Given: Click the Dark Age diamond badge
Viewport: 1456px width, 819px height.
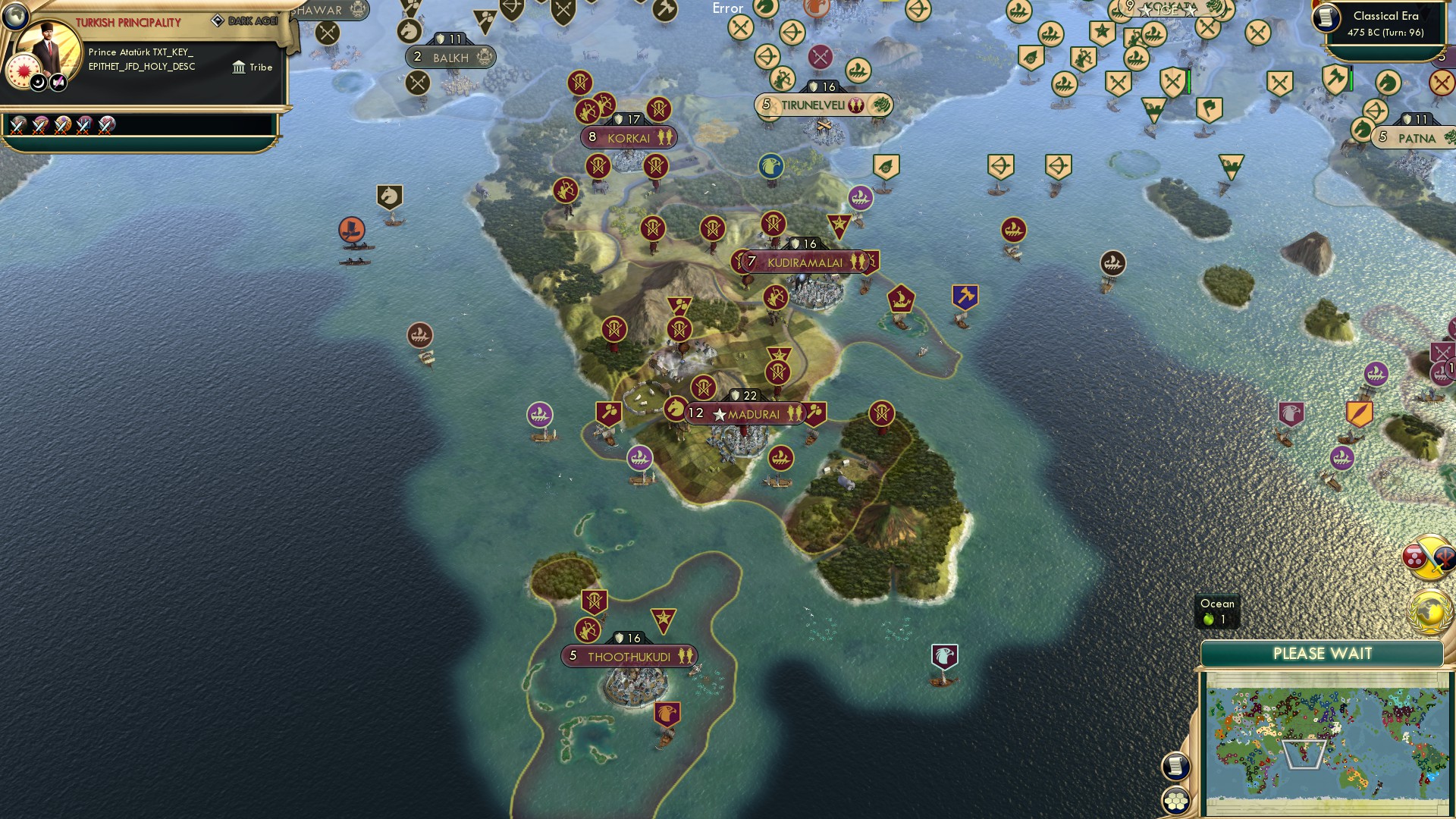Looking at the screenshot, I should tap(219, 20).
